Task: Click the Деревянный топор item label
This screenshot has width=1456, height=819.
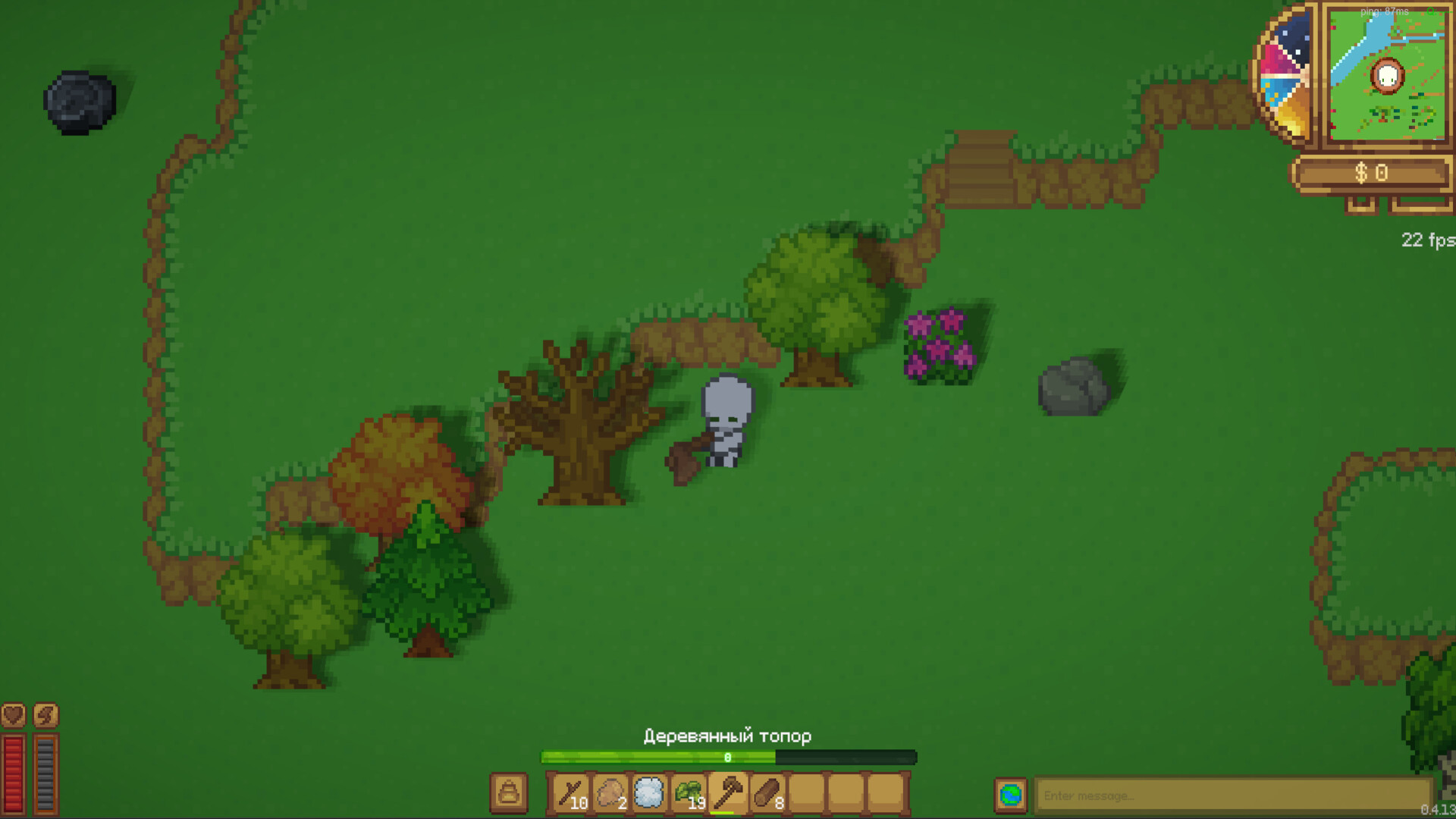Action: coord(728,736)
